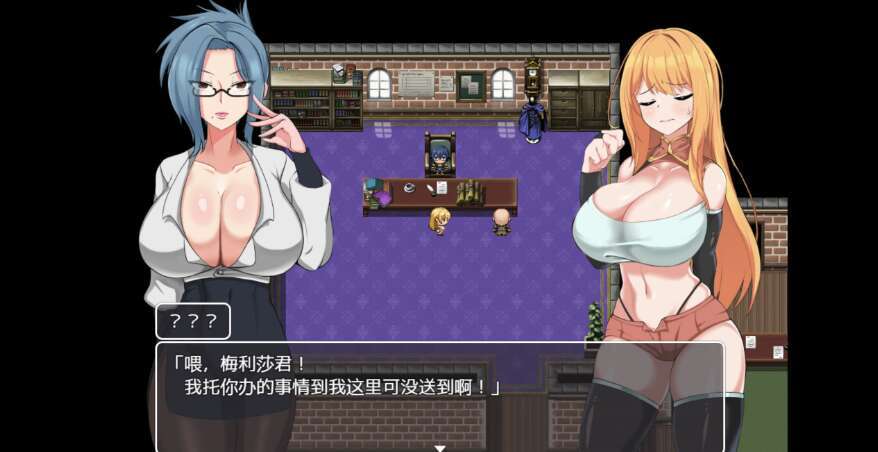
Task: Advance dialogue with the continue arrow
Action: pyautogui.click(x=439, y=447)
